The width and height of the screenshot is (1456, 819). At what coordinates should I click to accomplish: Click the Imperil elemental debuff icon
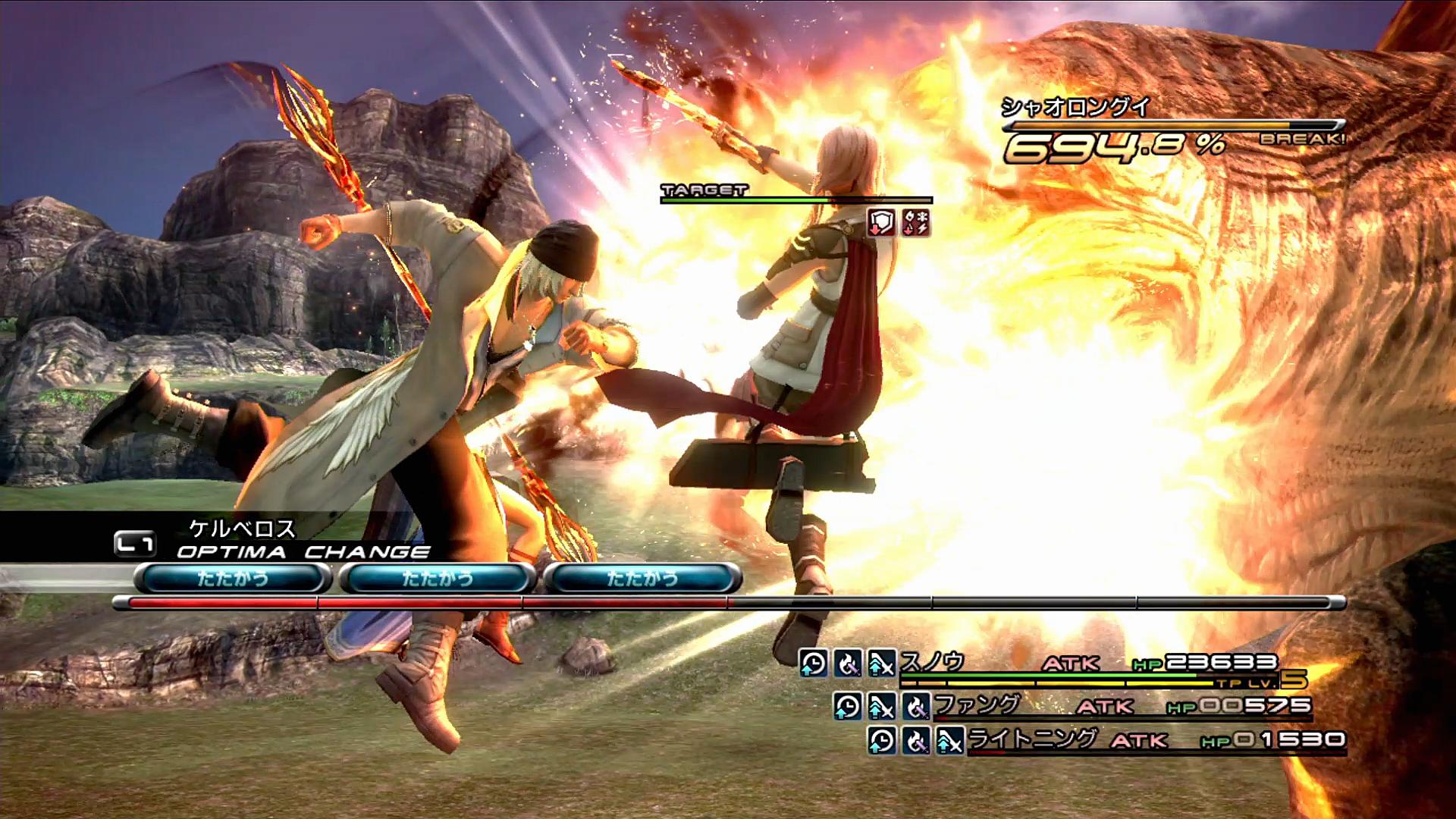point(915,222)
